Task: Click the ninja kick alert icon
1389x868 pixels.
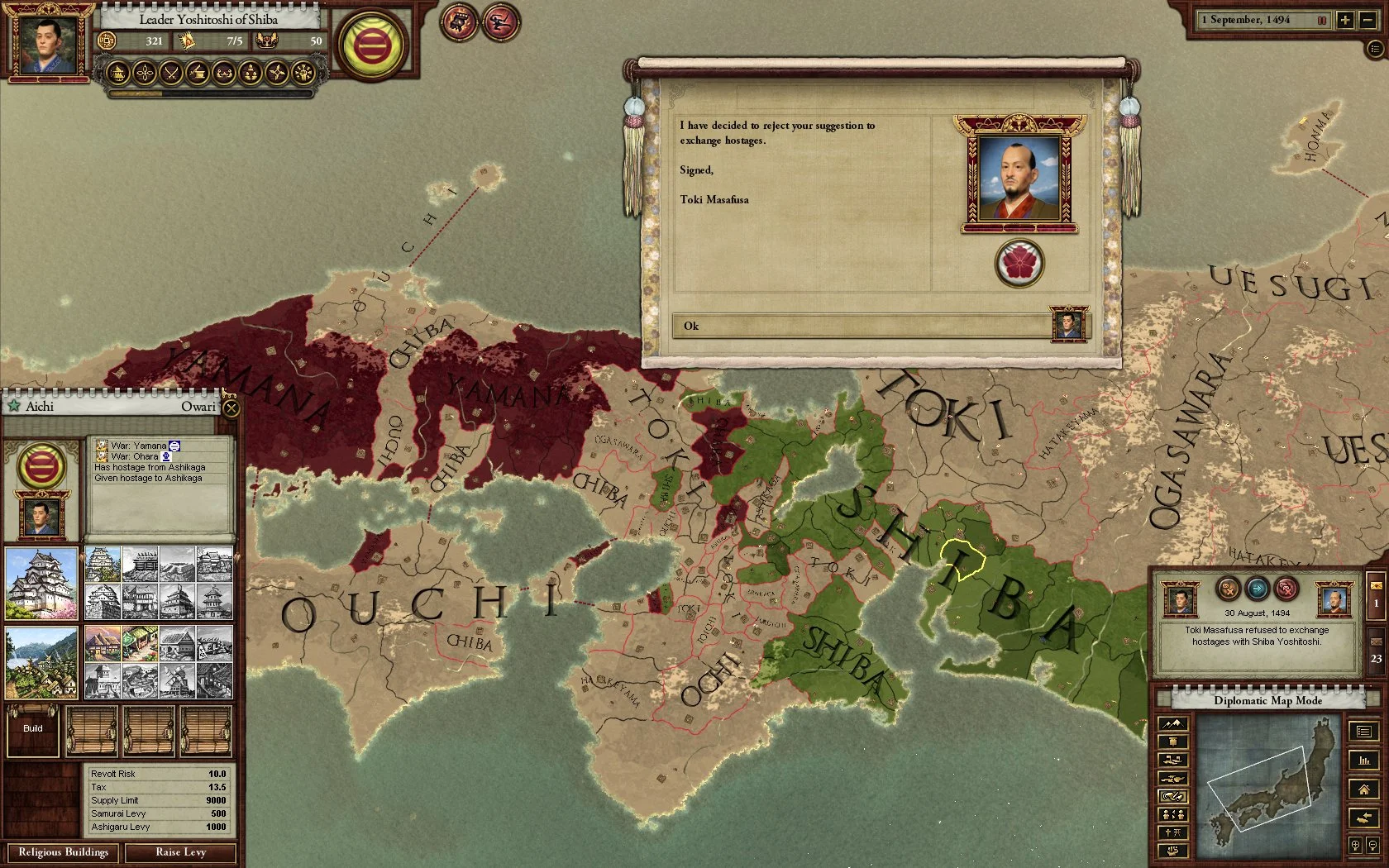Action: [x=500, y=22]
